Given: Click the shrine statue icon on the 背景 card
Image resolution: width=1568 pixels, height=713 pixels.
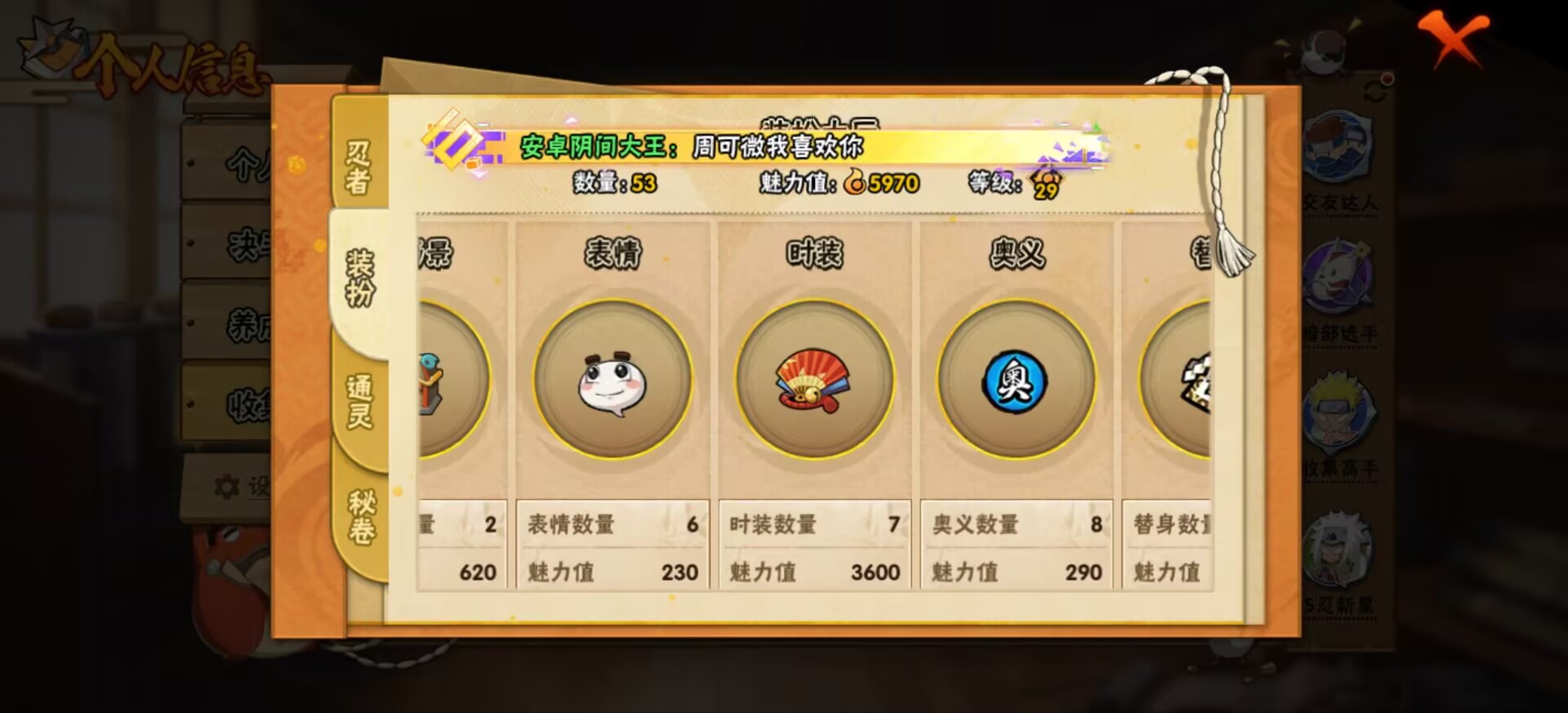Looking at the screenshot, I should point(429,384).
